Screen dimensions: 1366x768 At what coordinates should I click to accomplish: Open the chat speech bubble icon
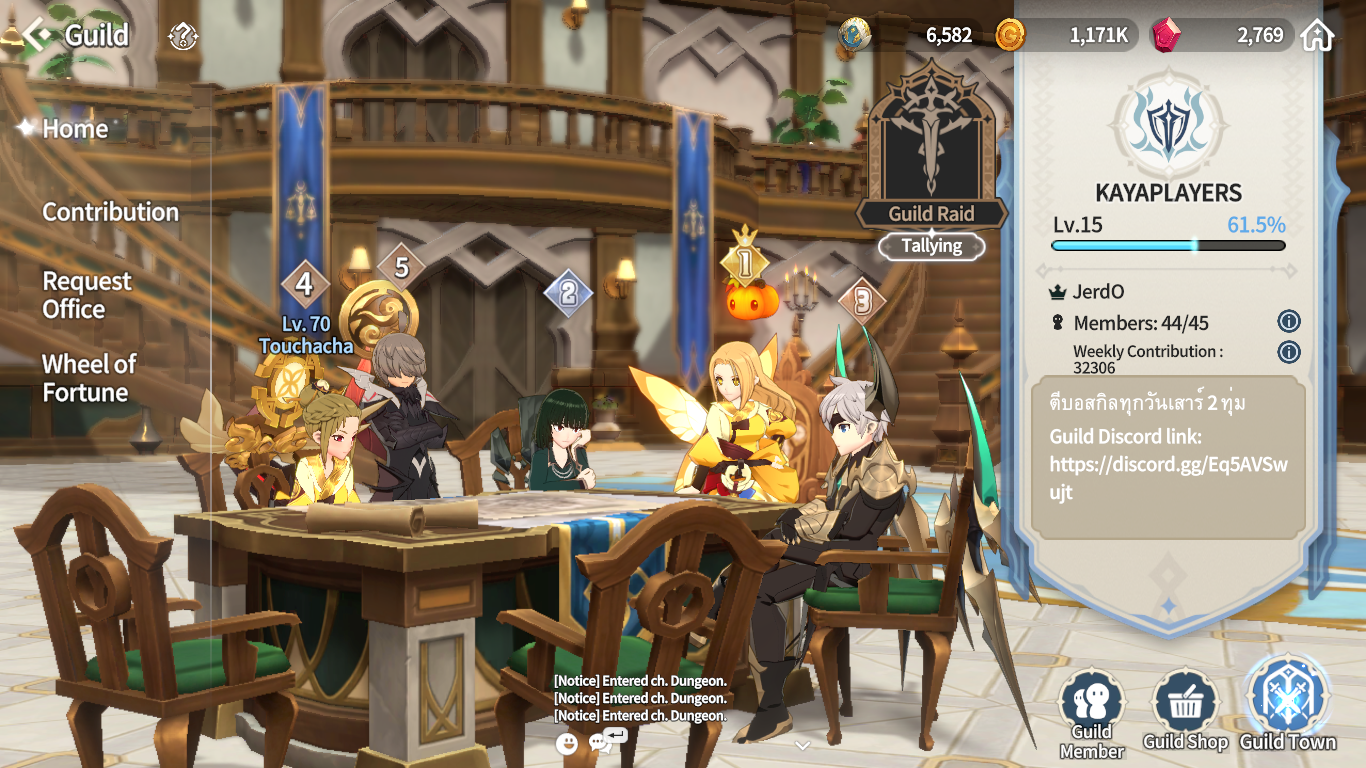coord(605,742)
